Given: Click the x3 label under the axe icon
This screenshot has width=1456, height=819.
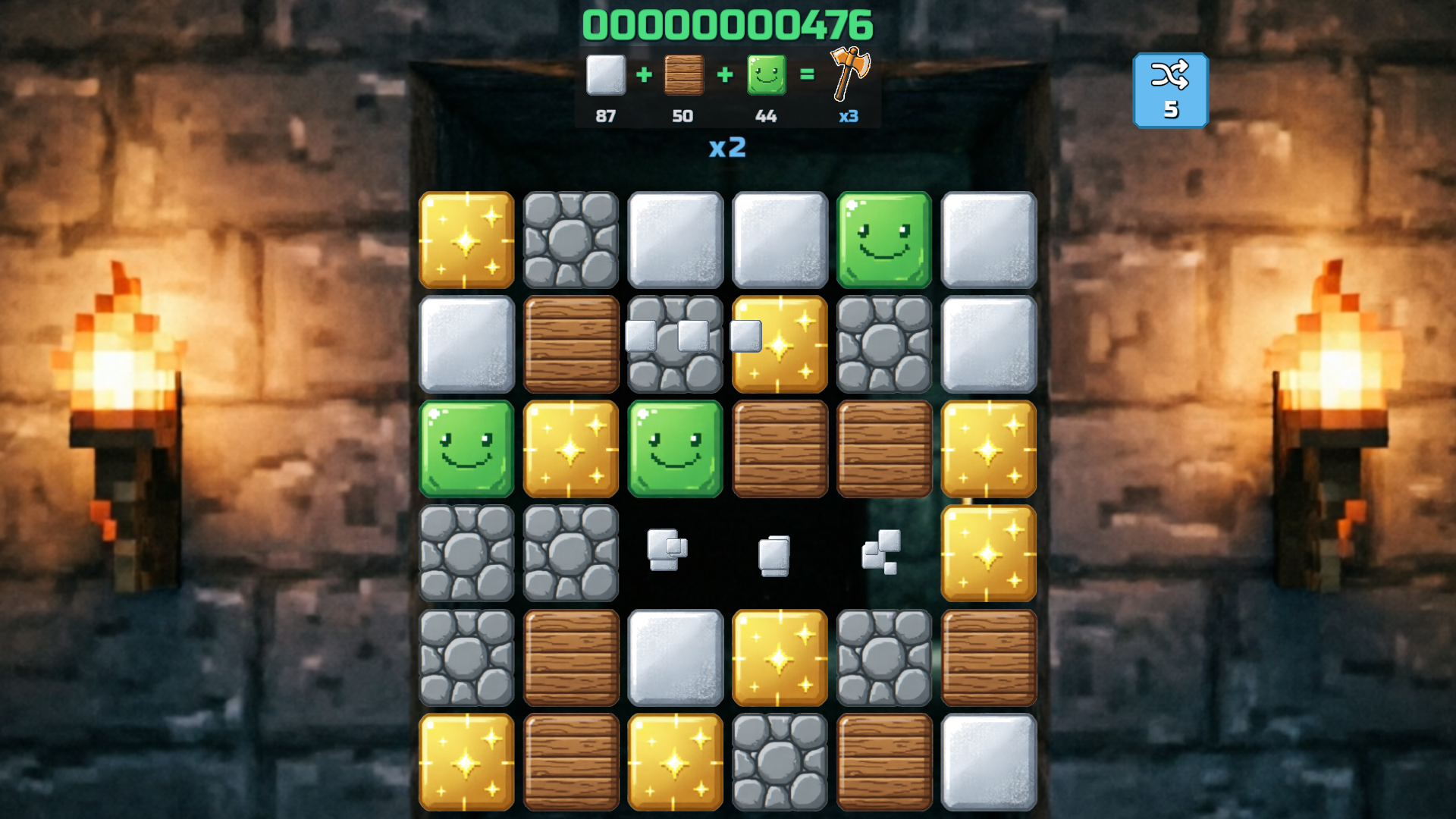Looking at the screenshot, I should click(849, 115).
